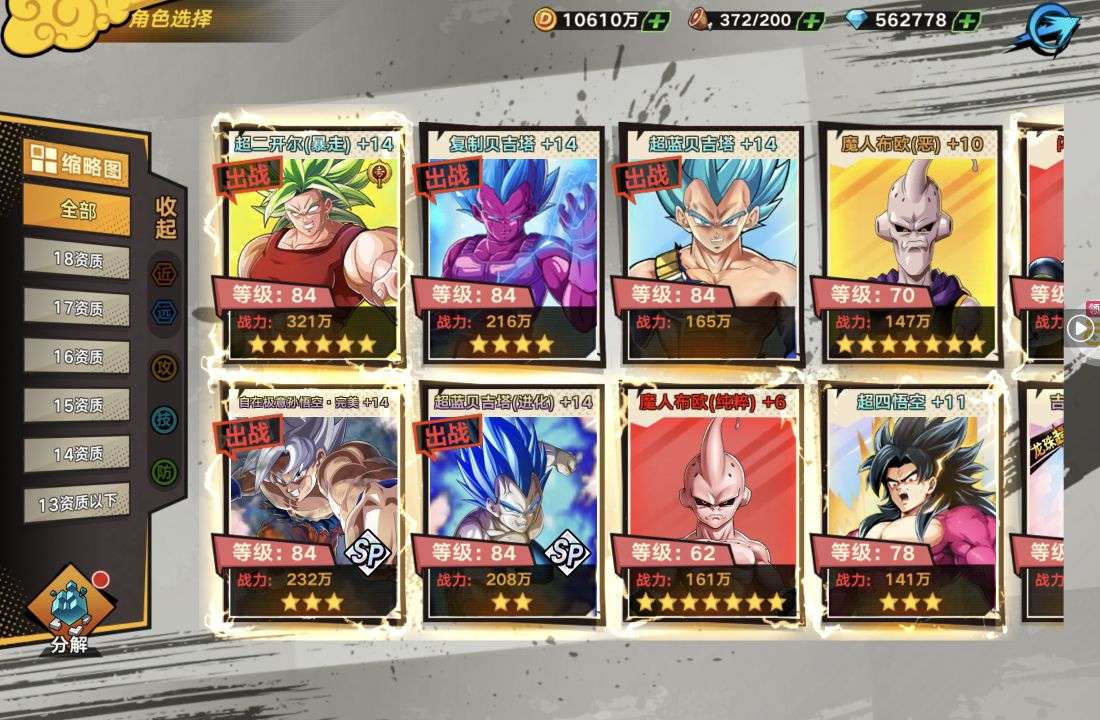Image resolution: width=1100 pixels, height=720 pixels.
Task: Switch to the 缩略图 thumbnail view
Action: click(x=77, y=164)
